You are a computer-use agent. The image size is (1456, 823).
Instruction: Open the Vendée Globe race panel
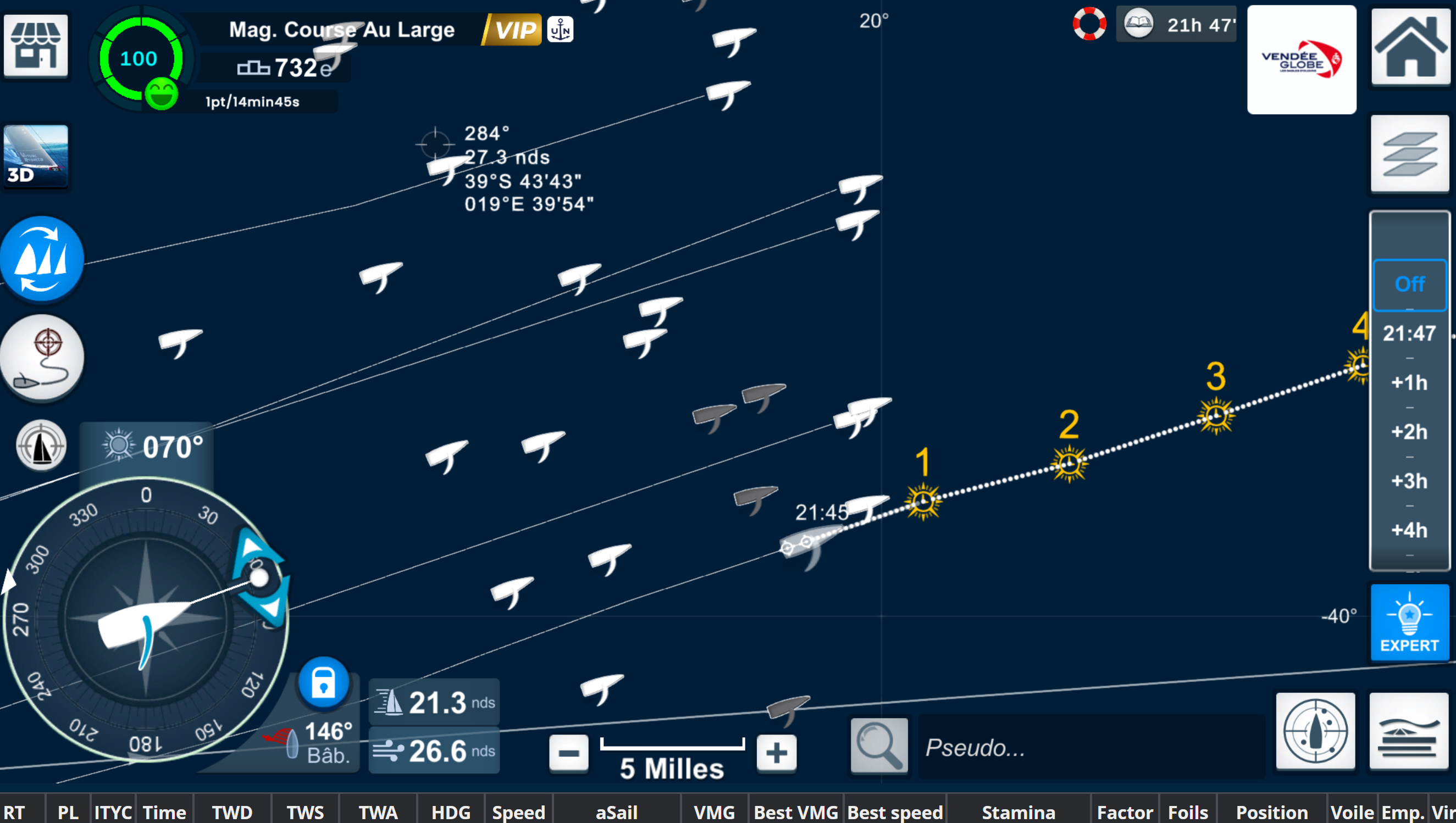tap(1301, 60)
